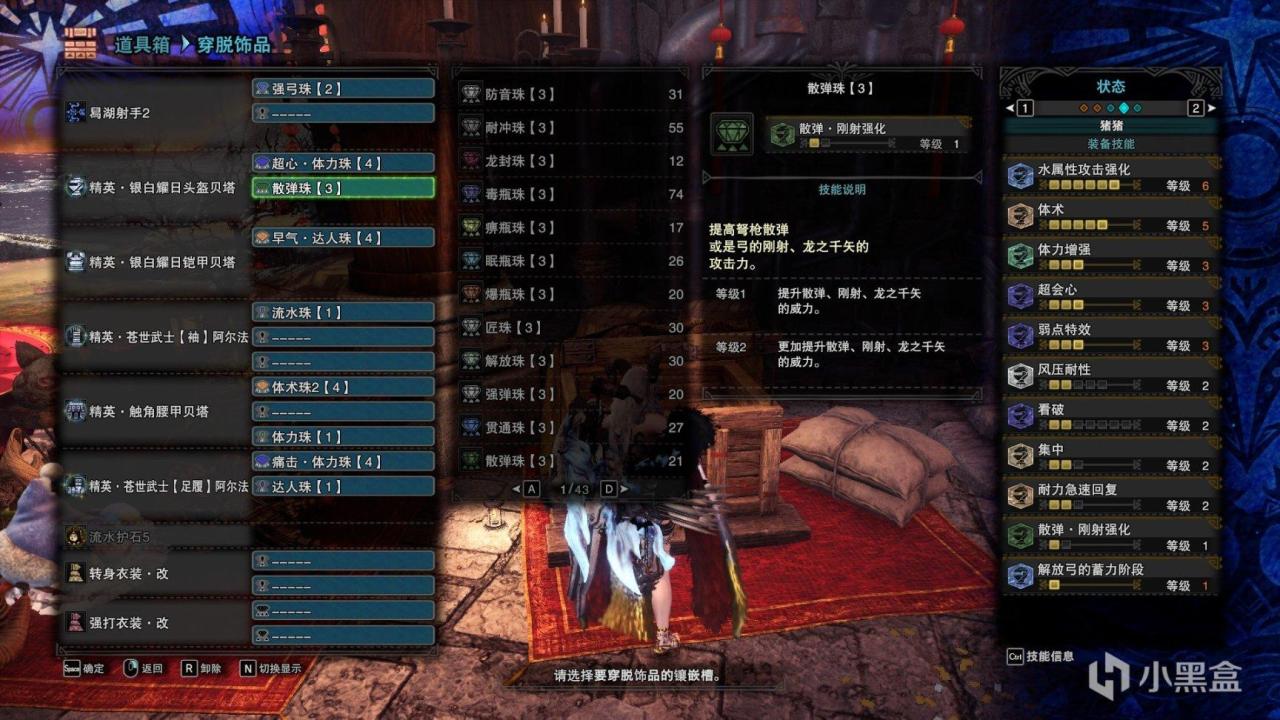Select the 早气·达人珠【4】 slot
The image size is (1280, 720).
[343, 238]
